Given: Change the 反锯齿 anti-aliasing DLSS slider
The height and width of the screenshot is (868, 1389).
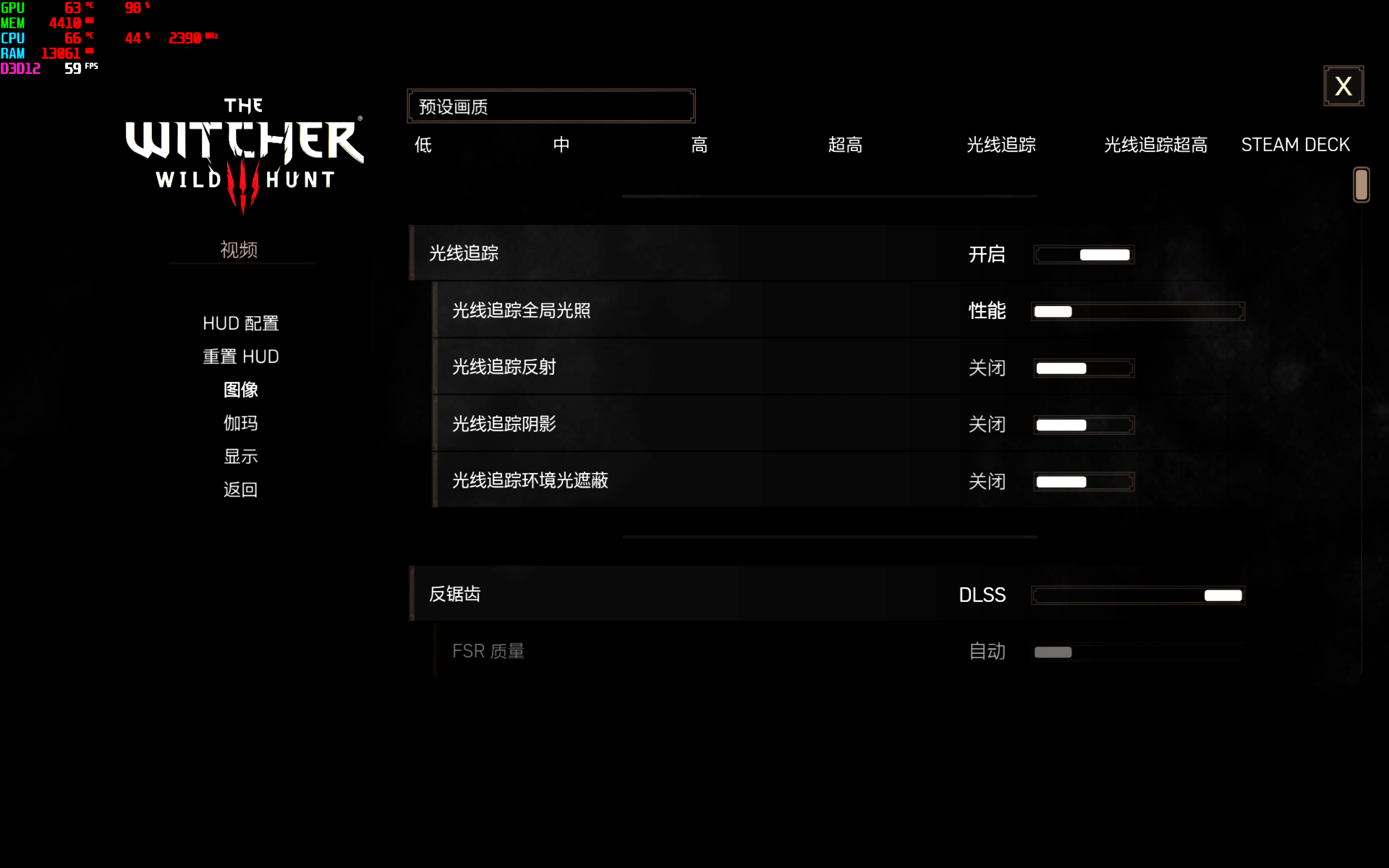Looking at the screenshot, I should click(x=1138, y=596).
